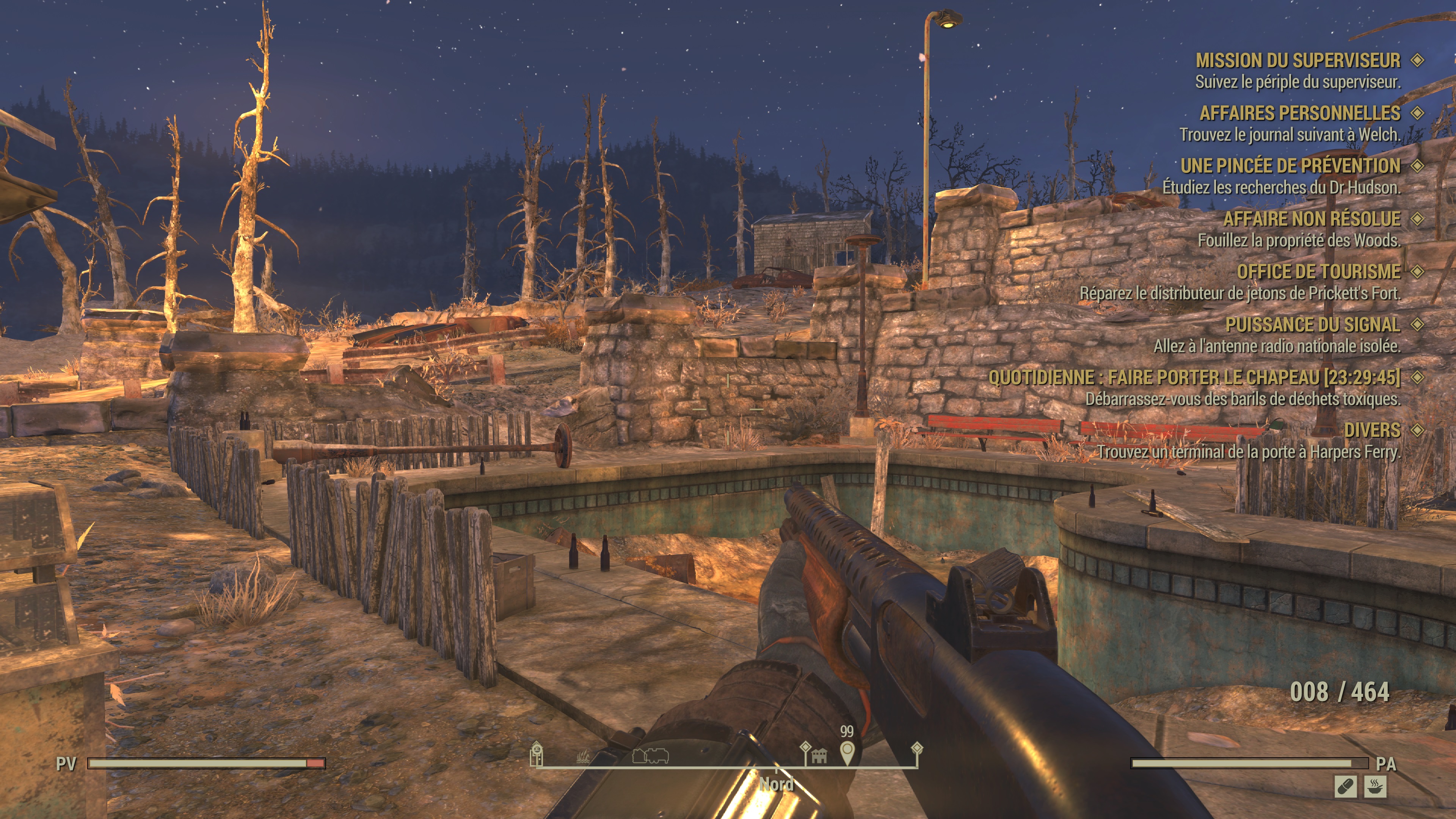Click the house and train icon on compass
The width and height of the screenshot is (1456, 819).
651,755
